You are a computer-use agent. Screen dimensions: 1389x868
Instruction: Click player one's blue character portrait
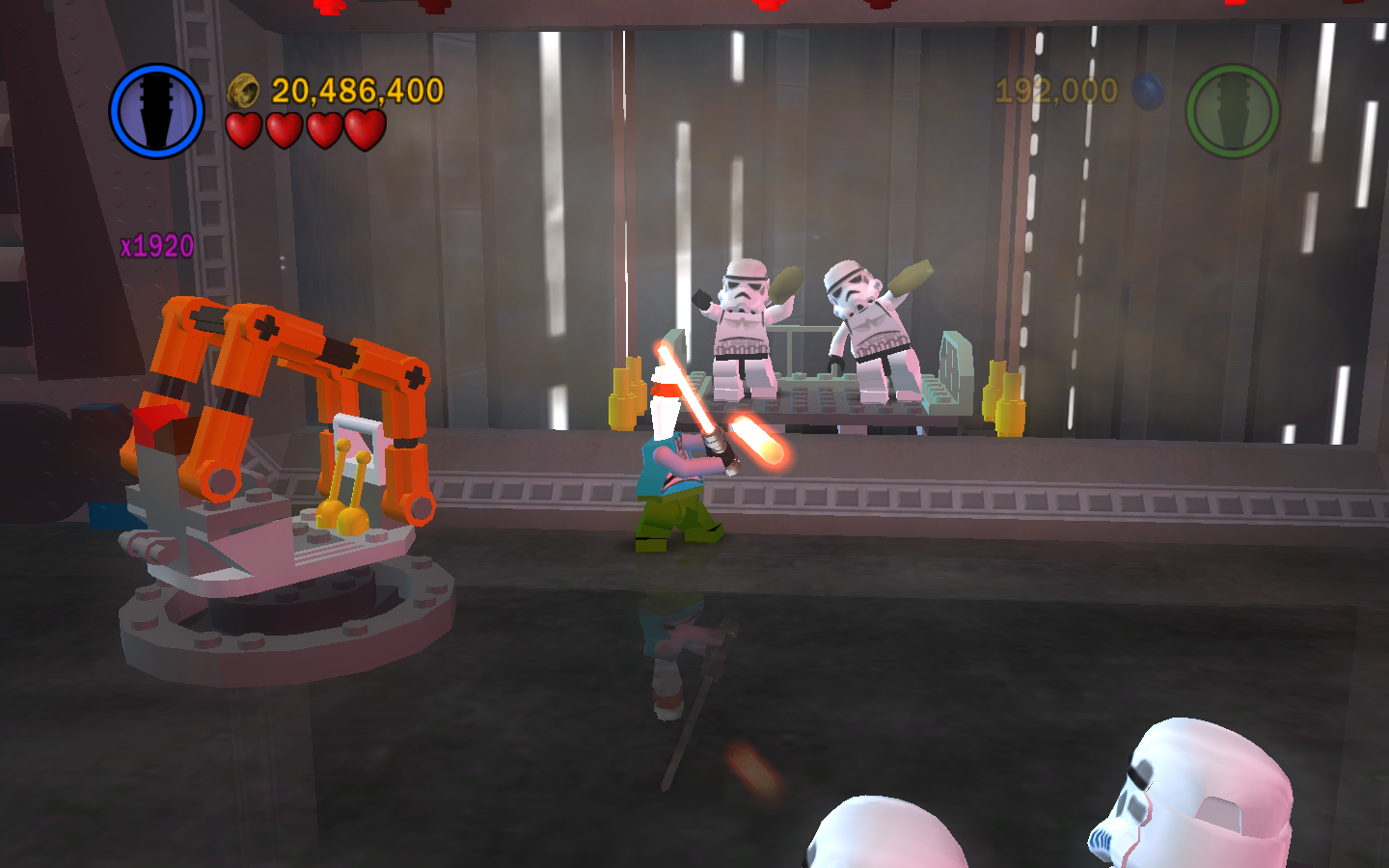(x=156, y=111)
